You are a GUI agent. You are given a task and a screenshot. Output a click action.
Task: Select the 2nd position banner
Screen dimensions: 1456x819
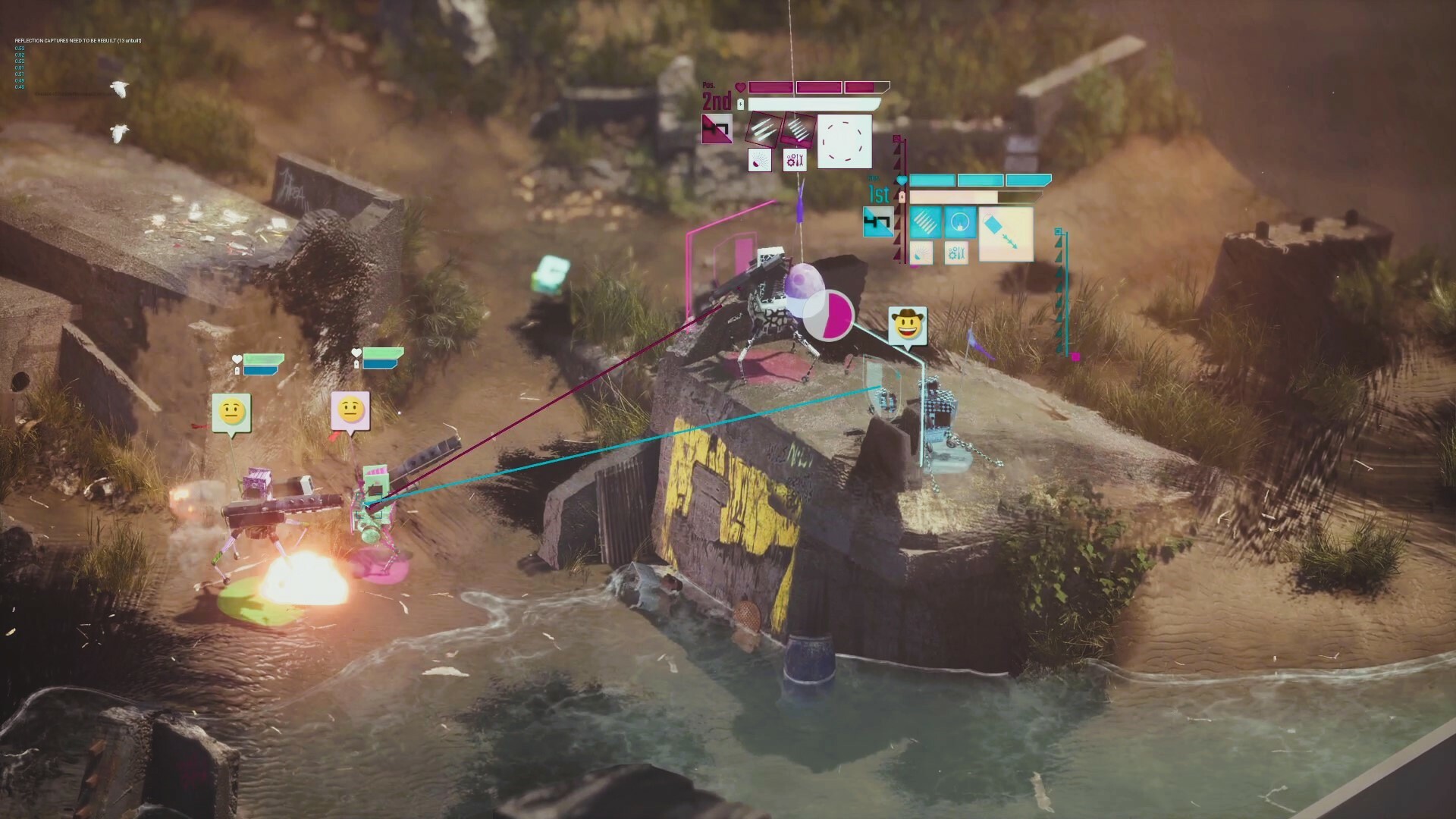click(x=716, y=99)
